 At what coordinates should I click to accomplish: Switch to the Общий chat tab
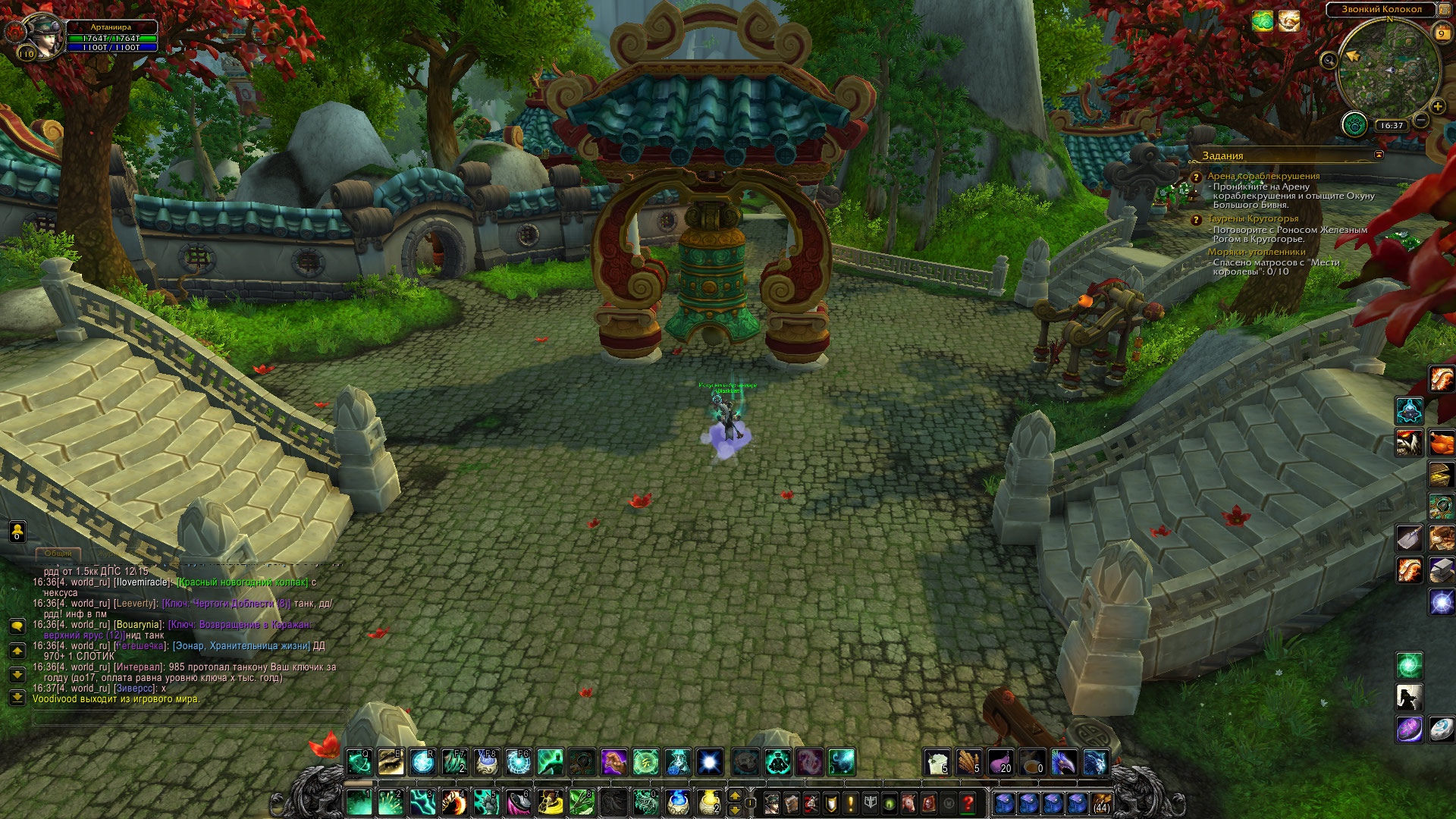click(58, 553)
